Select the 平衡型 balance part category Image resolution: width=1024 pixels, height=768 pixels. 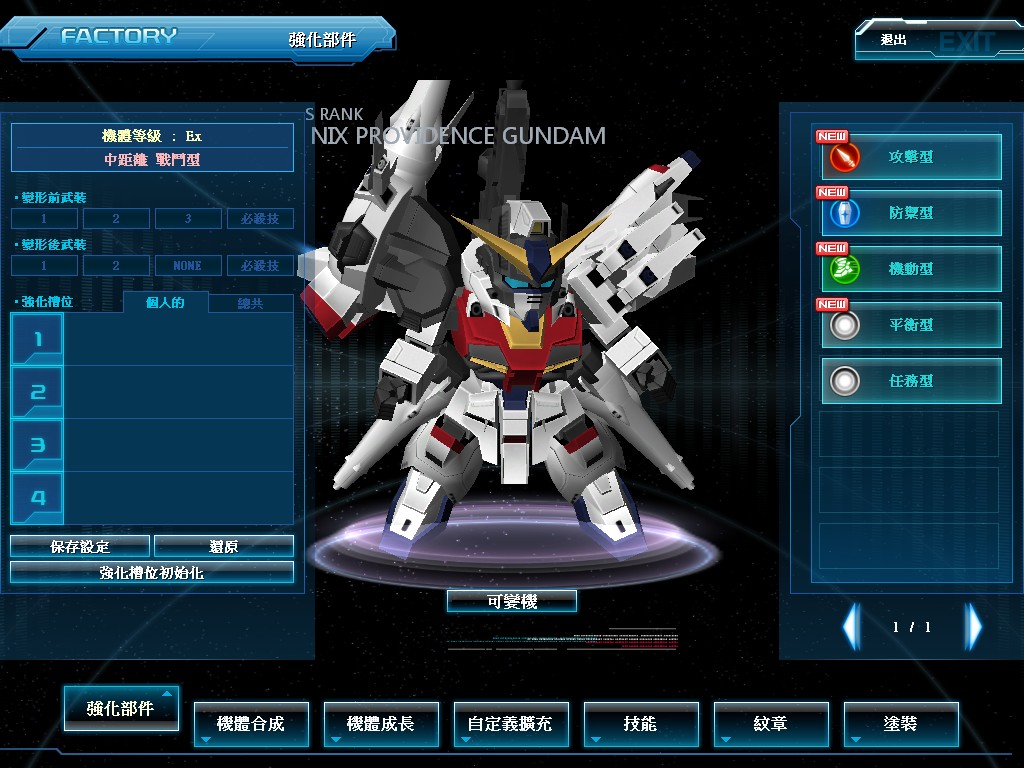pos(911,325)
